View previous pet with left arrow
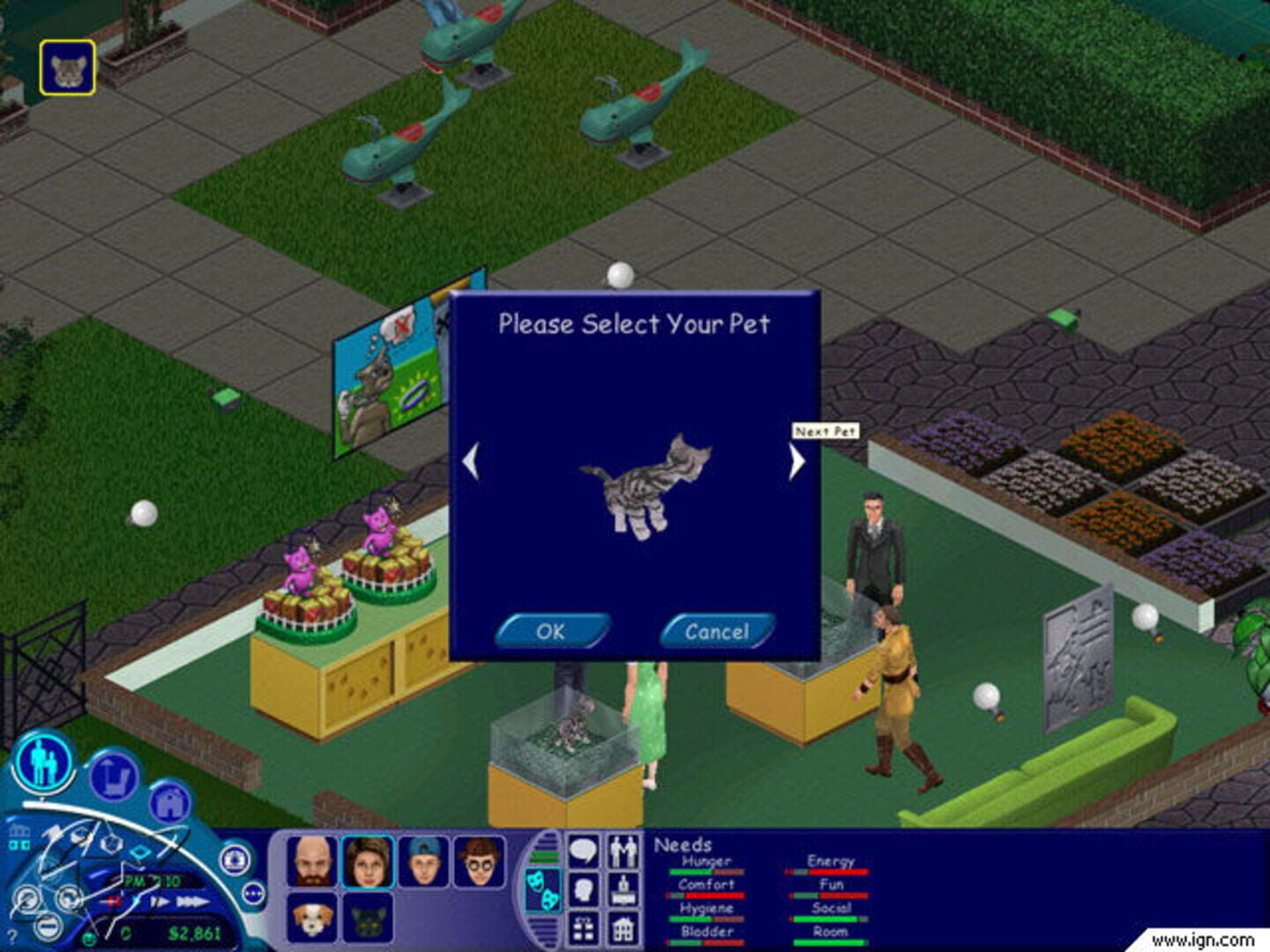The height and width of the screenshot is (952, 1270). coord(471,462)
